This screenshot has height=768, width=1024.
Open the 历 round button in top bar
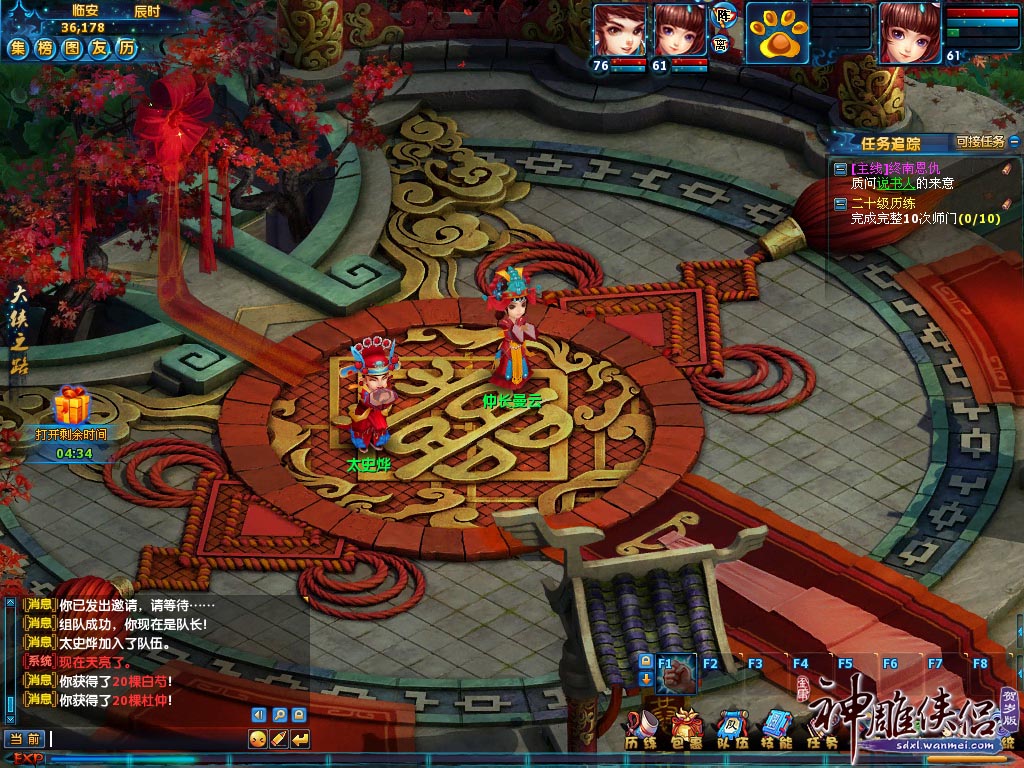point(124,48)
